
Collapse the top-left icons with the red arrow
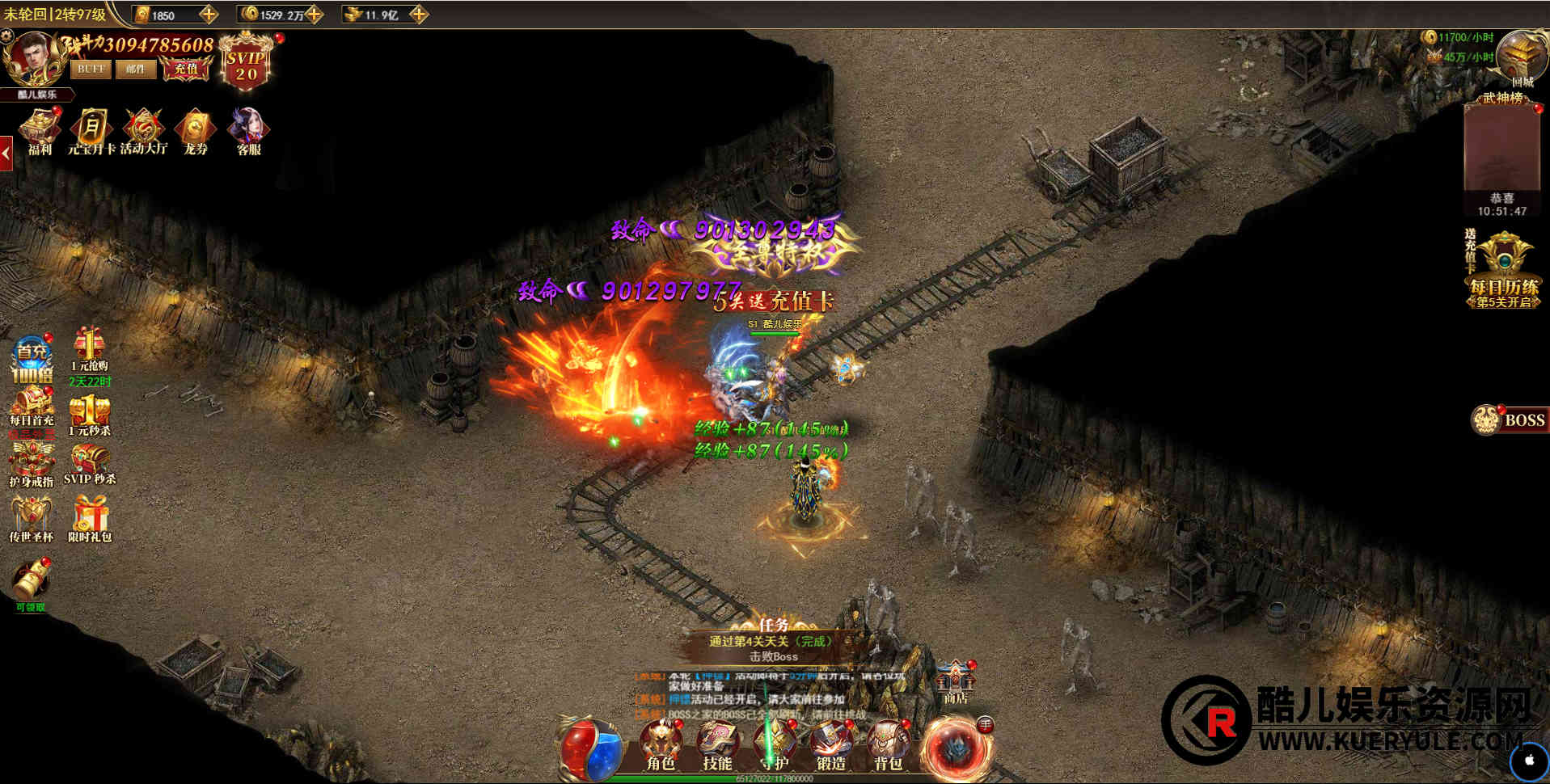[6, 153]
